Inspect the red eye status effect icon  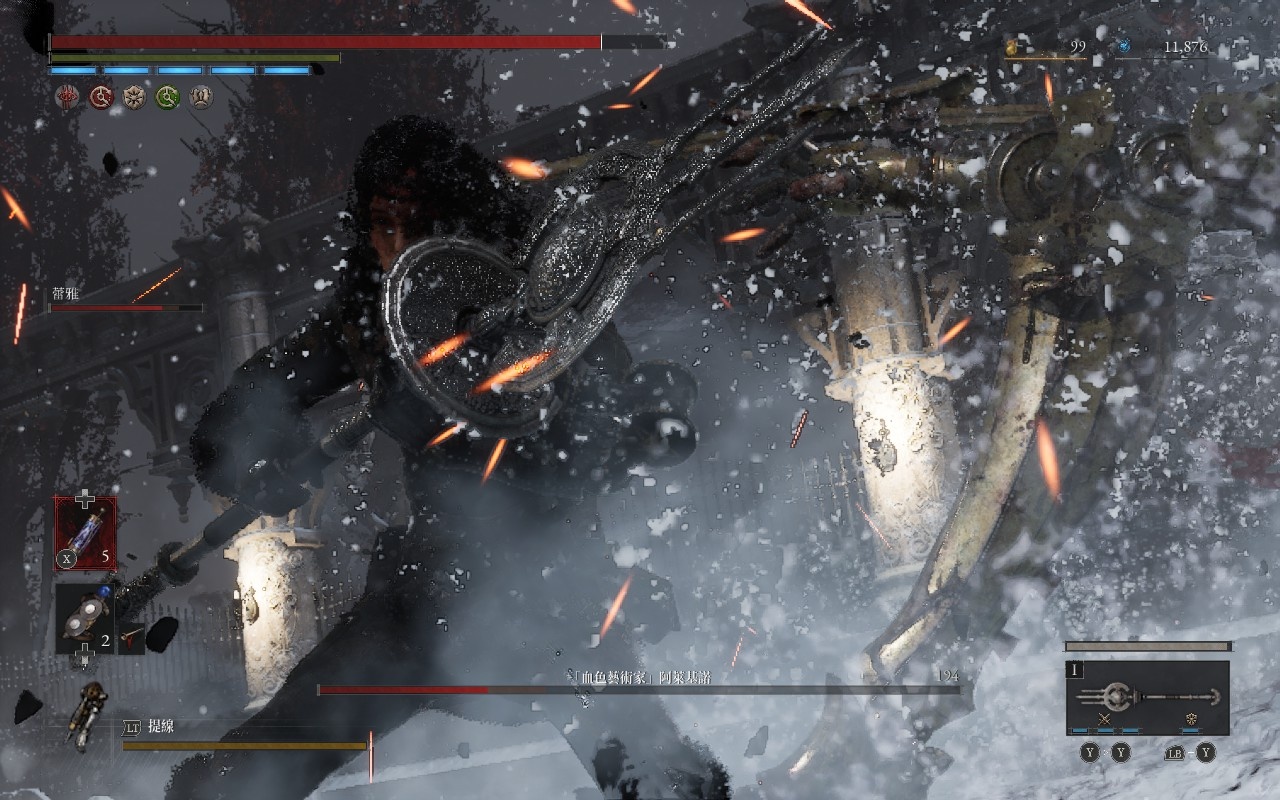pyautogui.click(x=67, y=97)
